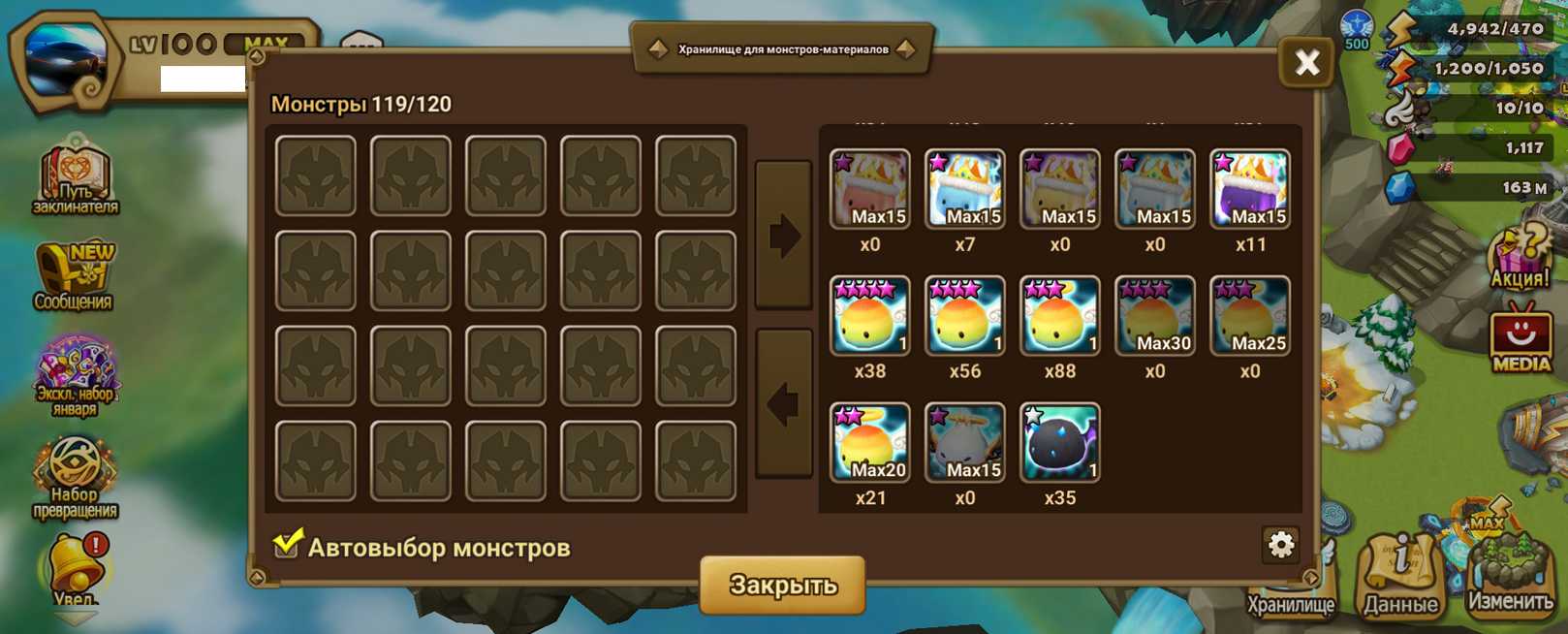Screen dimensions: 1568x634
Task: Pick the blue king angelmon with x7
Action: tap(964, 189)
